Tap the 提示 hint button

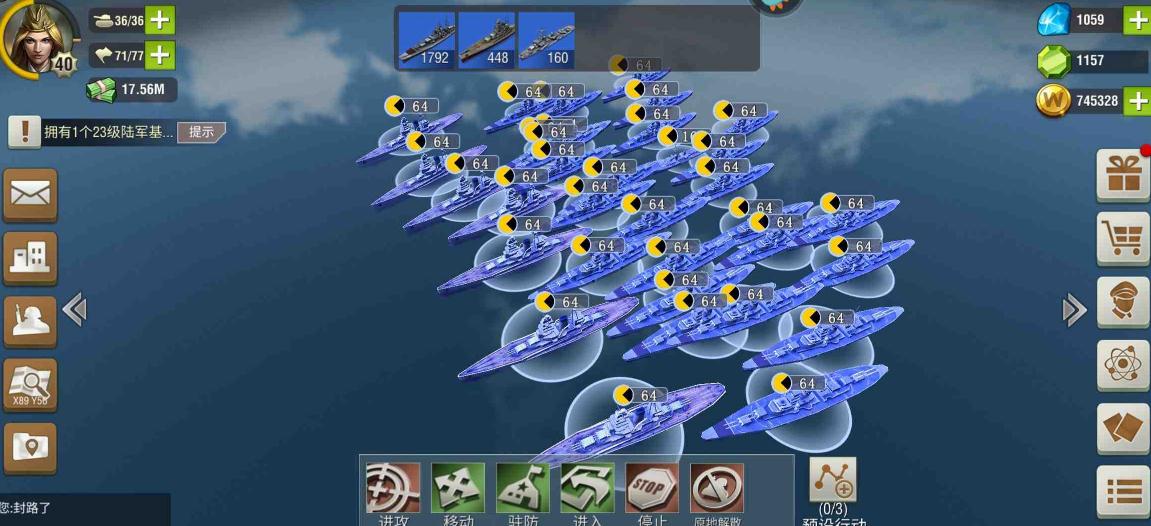[201, 132]
